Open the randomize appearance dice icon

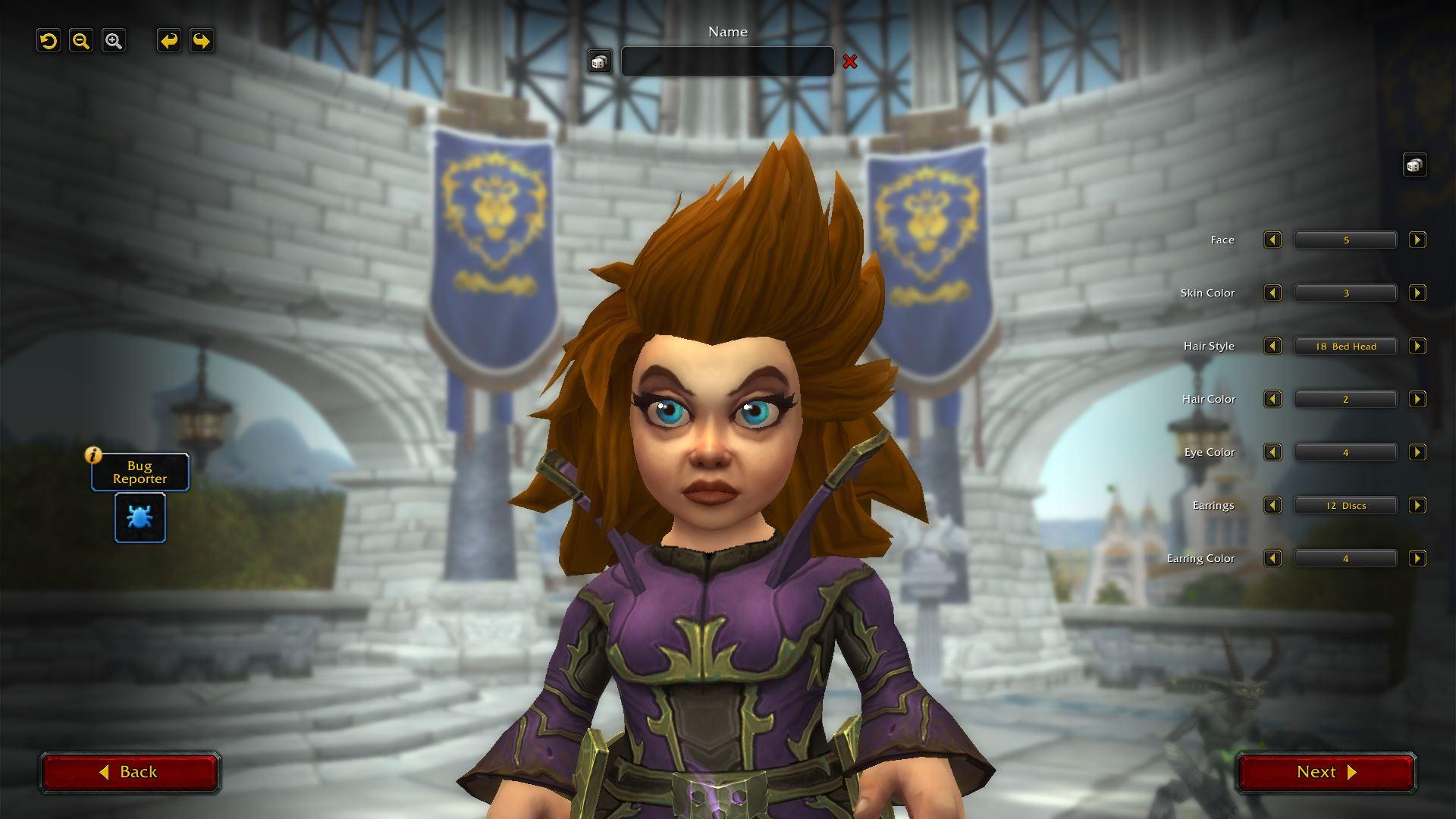click(1415, 164)
